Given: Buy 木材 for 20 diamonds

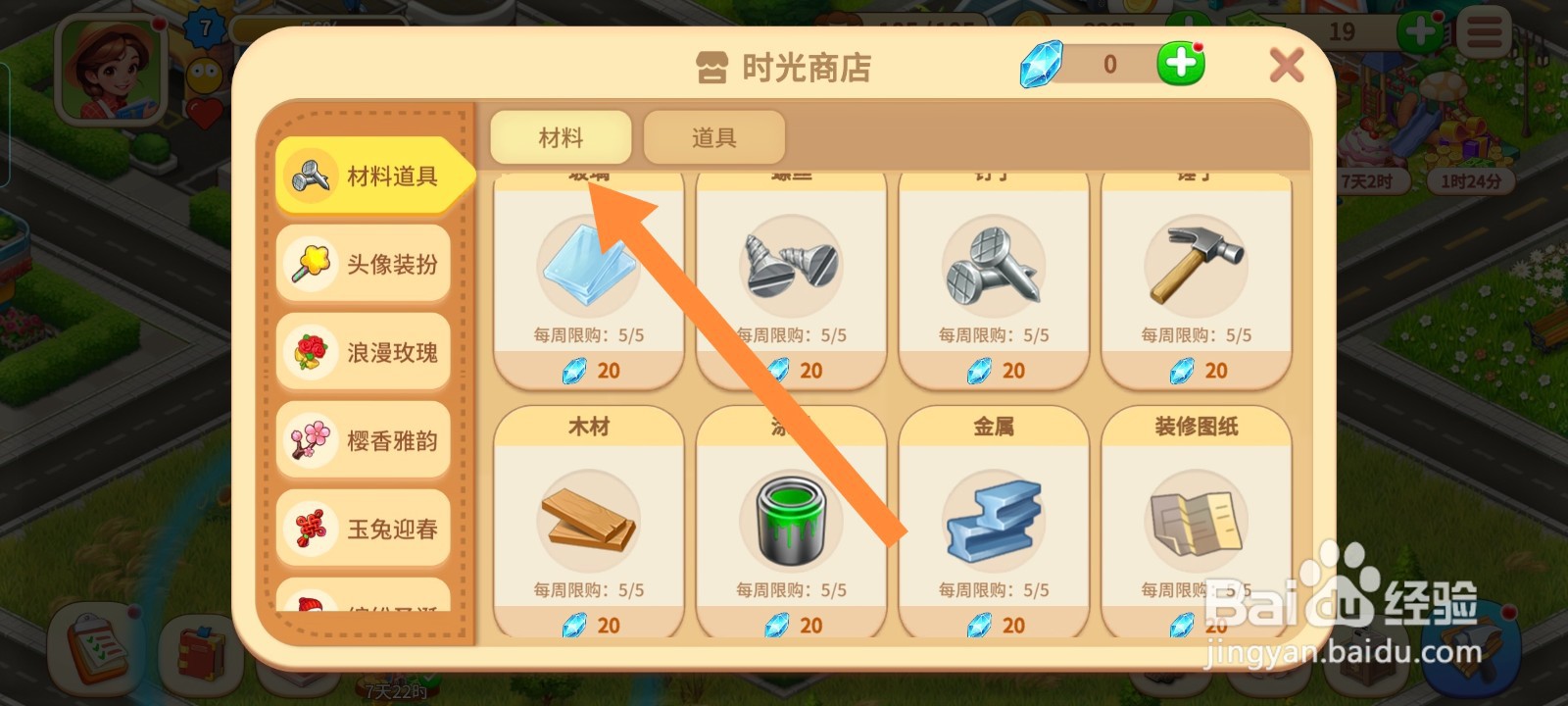Looking at the screenshot, I should [x=593, y=624].
